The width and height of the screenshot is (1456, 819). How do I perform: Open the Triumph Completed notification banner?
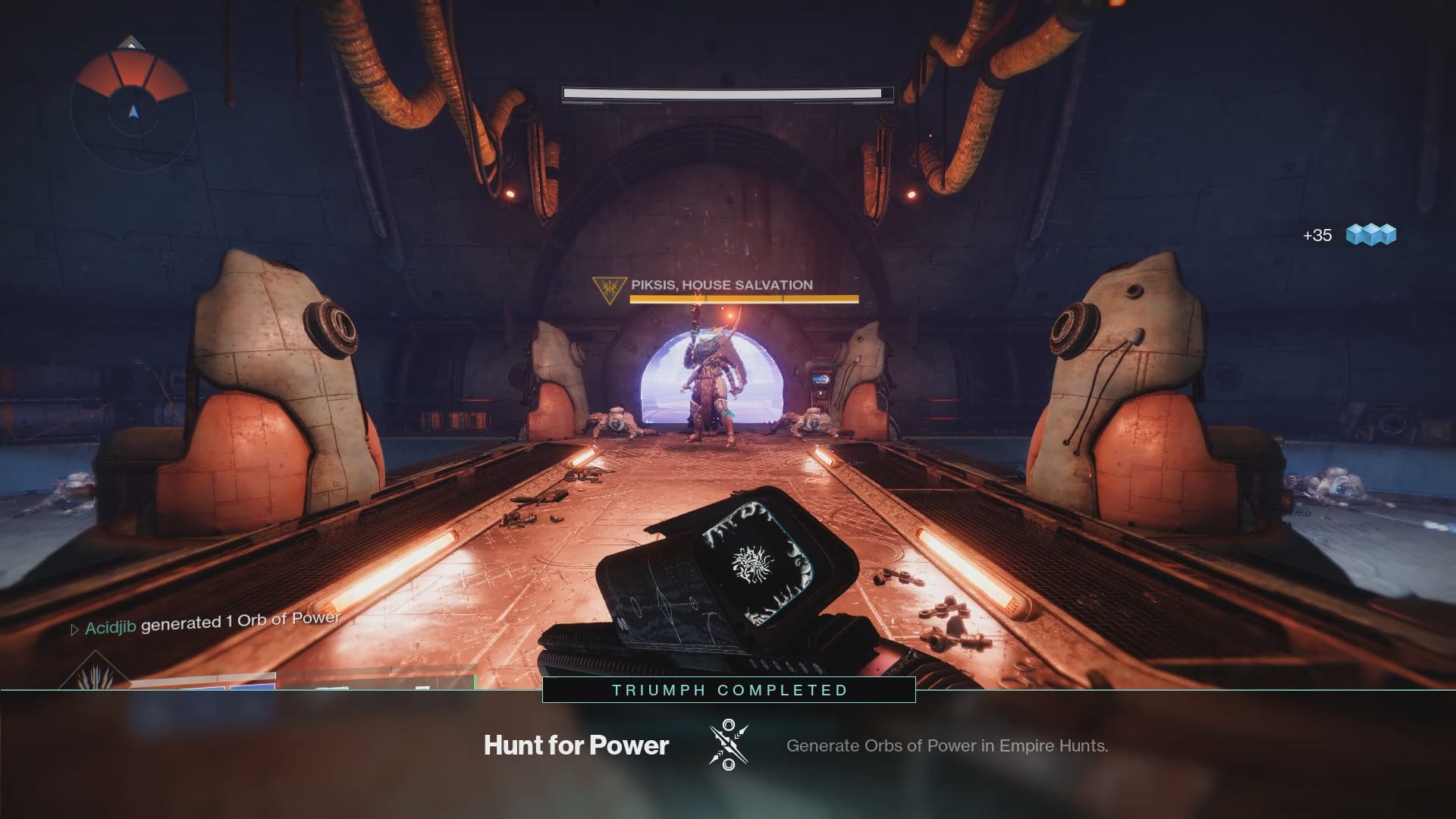729,690
